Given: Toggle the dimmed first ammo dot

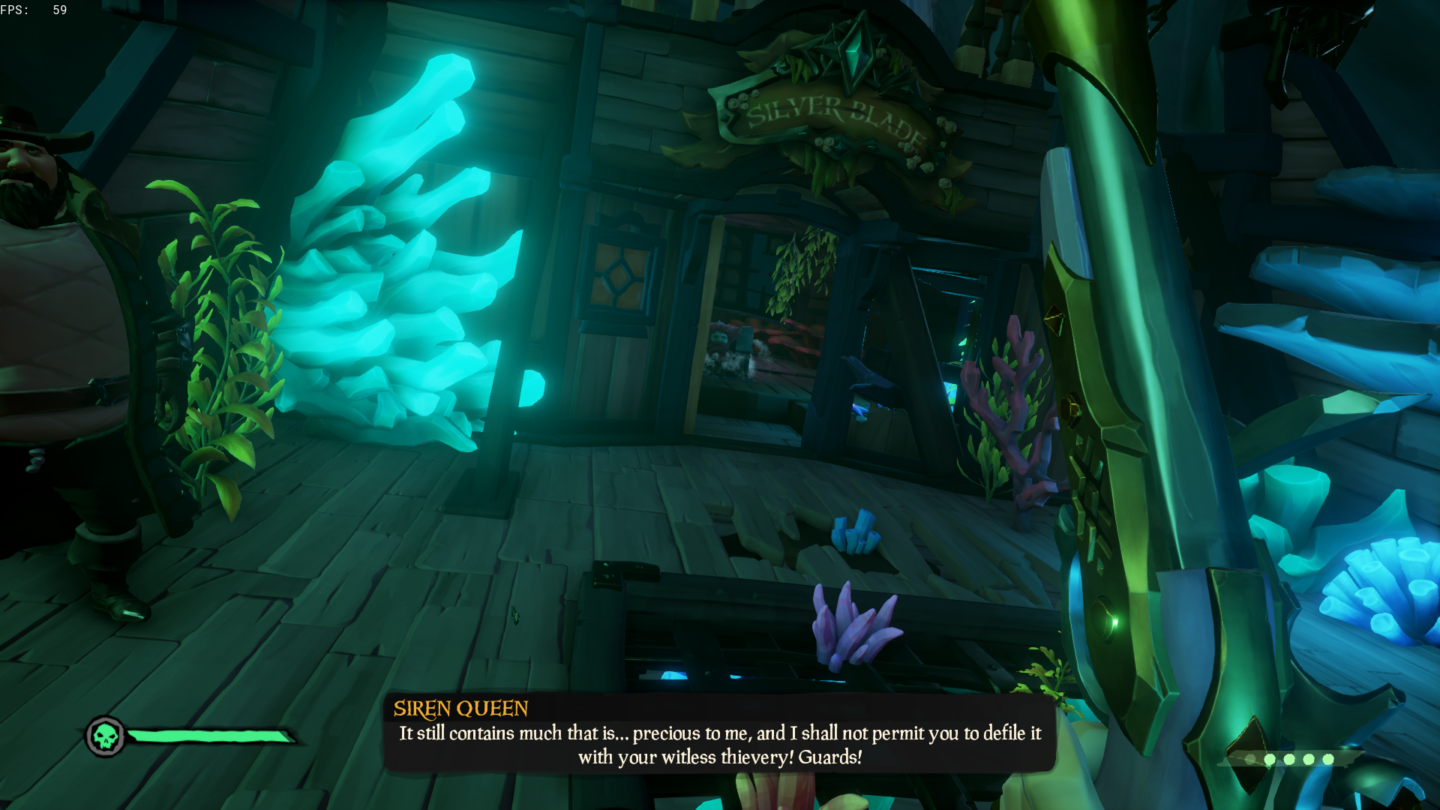Looking at the screenshot, I should coord(1250,758).
